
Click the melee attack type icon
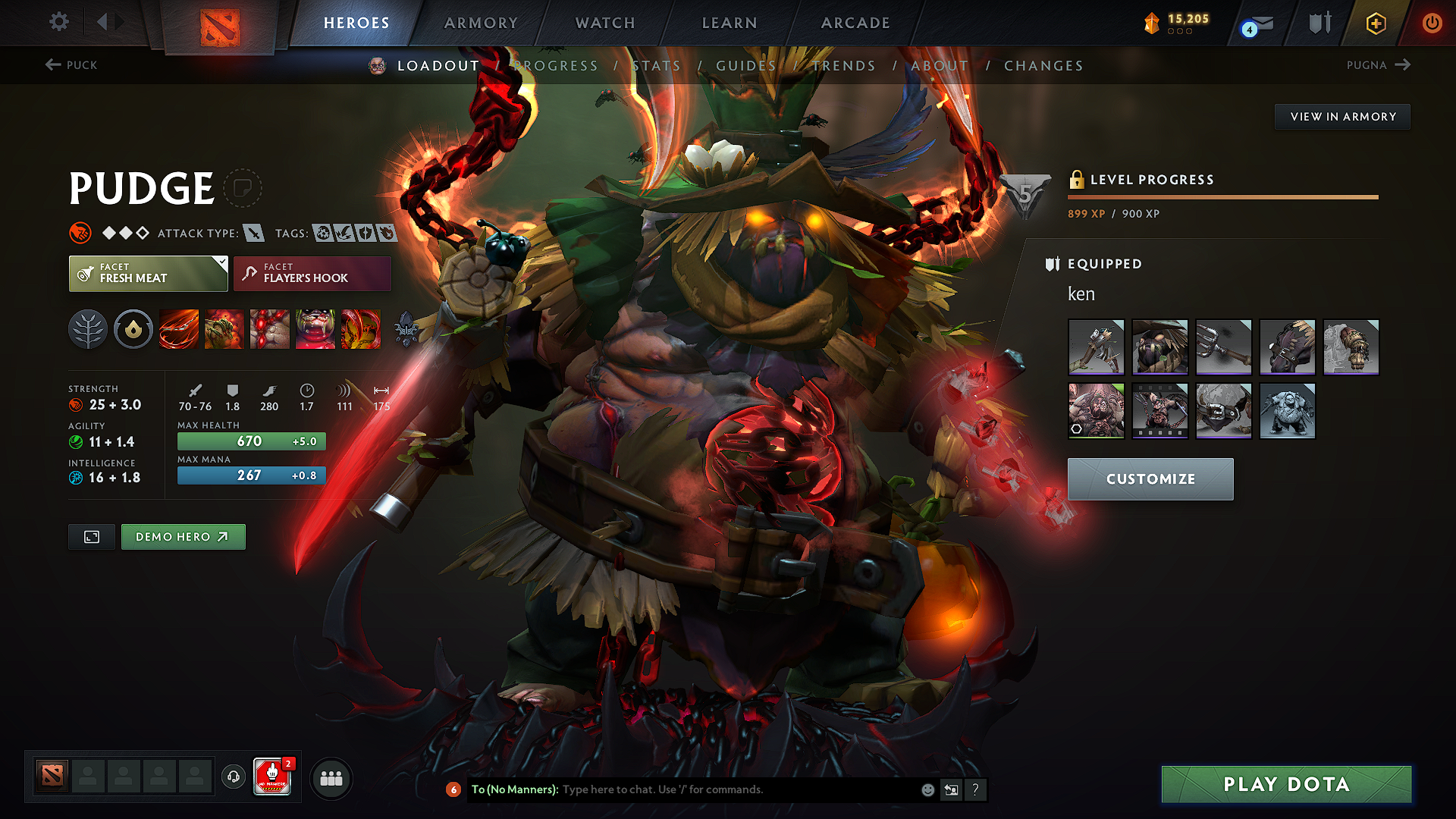(x=255, y=233)
